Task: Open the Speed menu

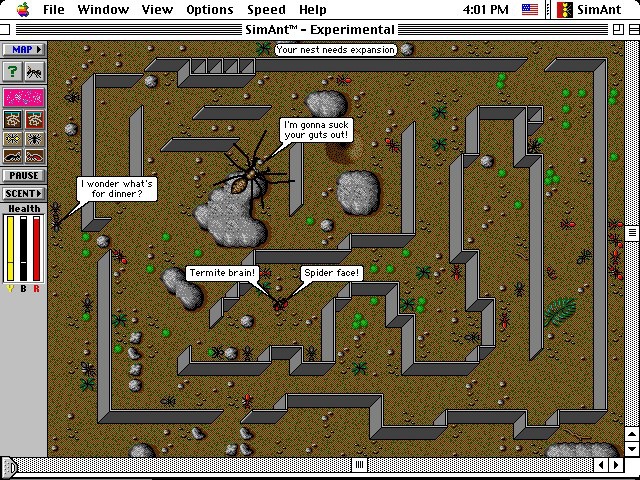Action: 266,10
